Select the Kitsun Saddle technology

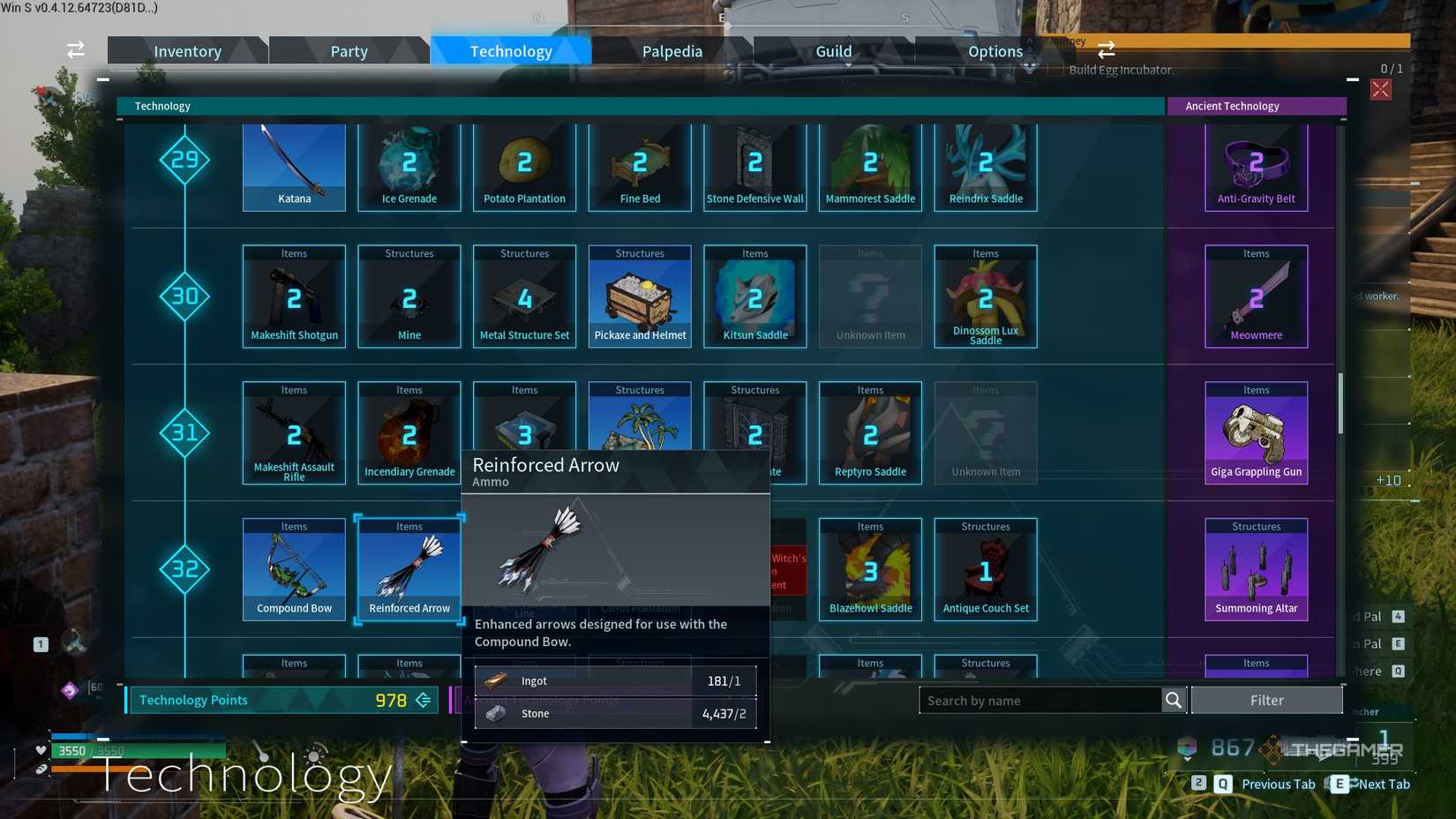tap(754, 296)
